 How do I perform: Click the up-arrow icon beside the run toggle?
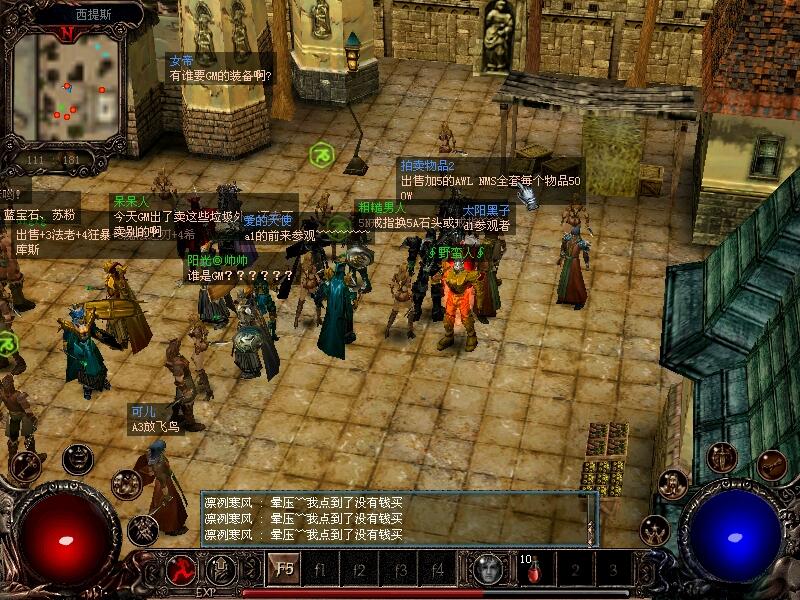tap(220, 570)
